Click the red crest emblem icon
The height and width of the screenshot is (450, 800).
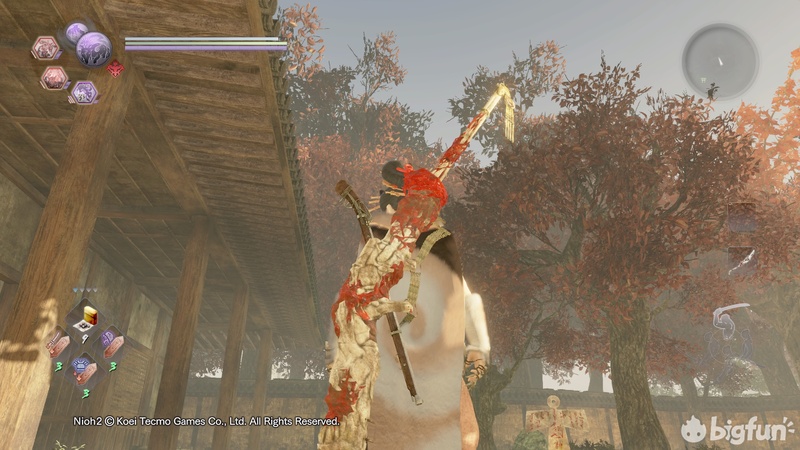(115, 69)
